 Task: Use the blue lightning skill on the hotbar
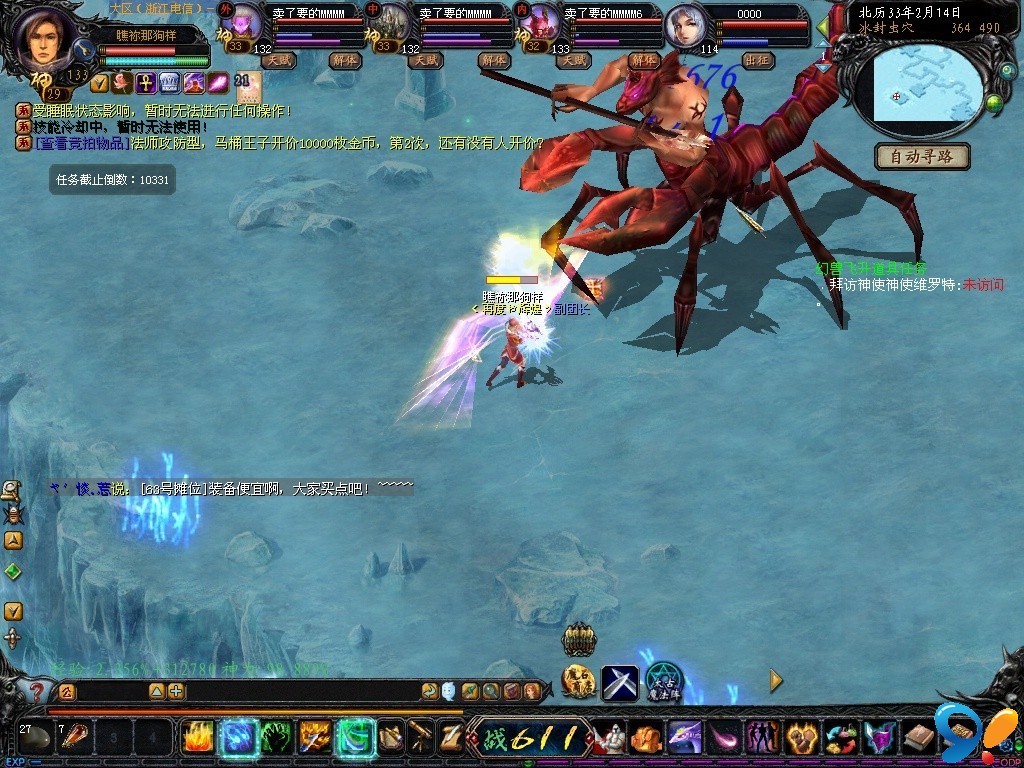point(237,738)
